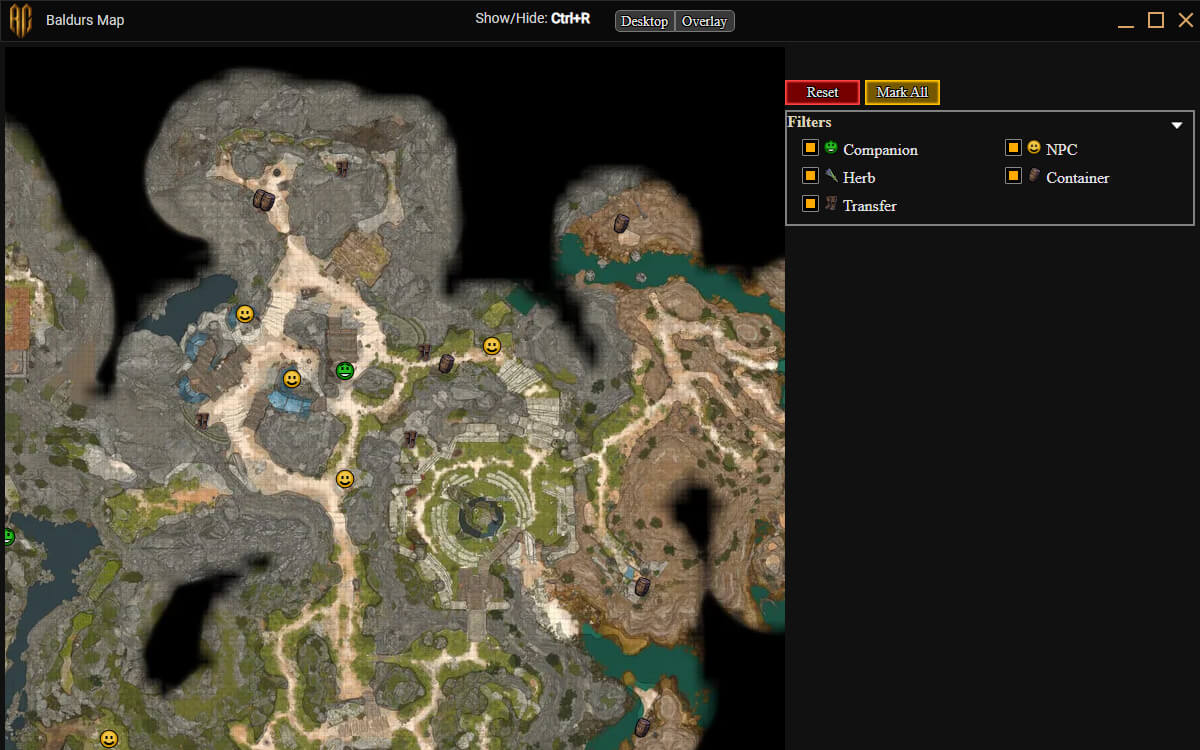Toggle the Transfer filter checkbox
1200x750 pixels.
click(811, 204)
